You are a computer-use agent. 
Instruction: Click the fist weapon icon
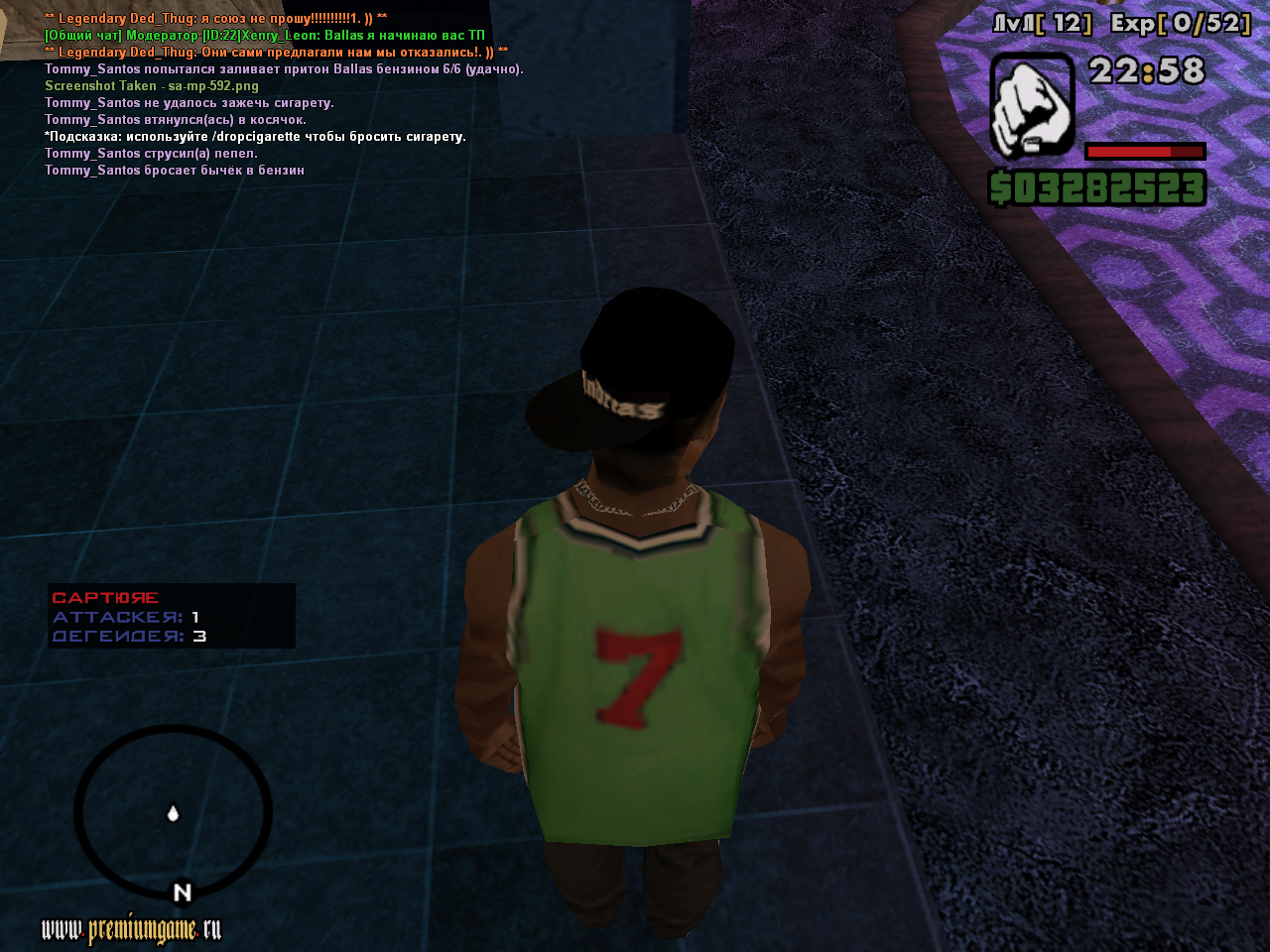(1032, 106)
